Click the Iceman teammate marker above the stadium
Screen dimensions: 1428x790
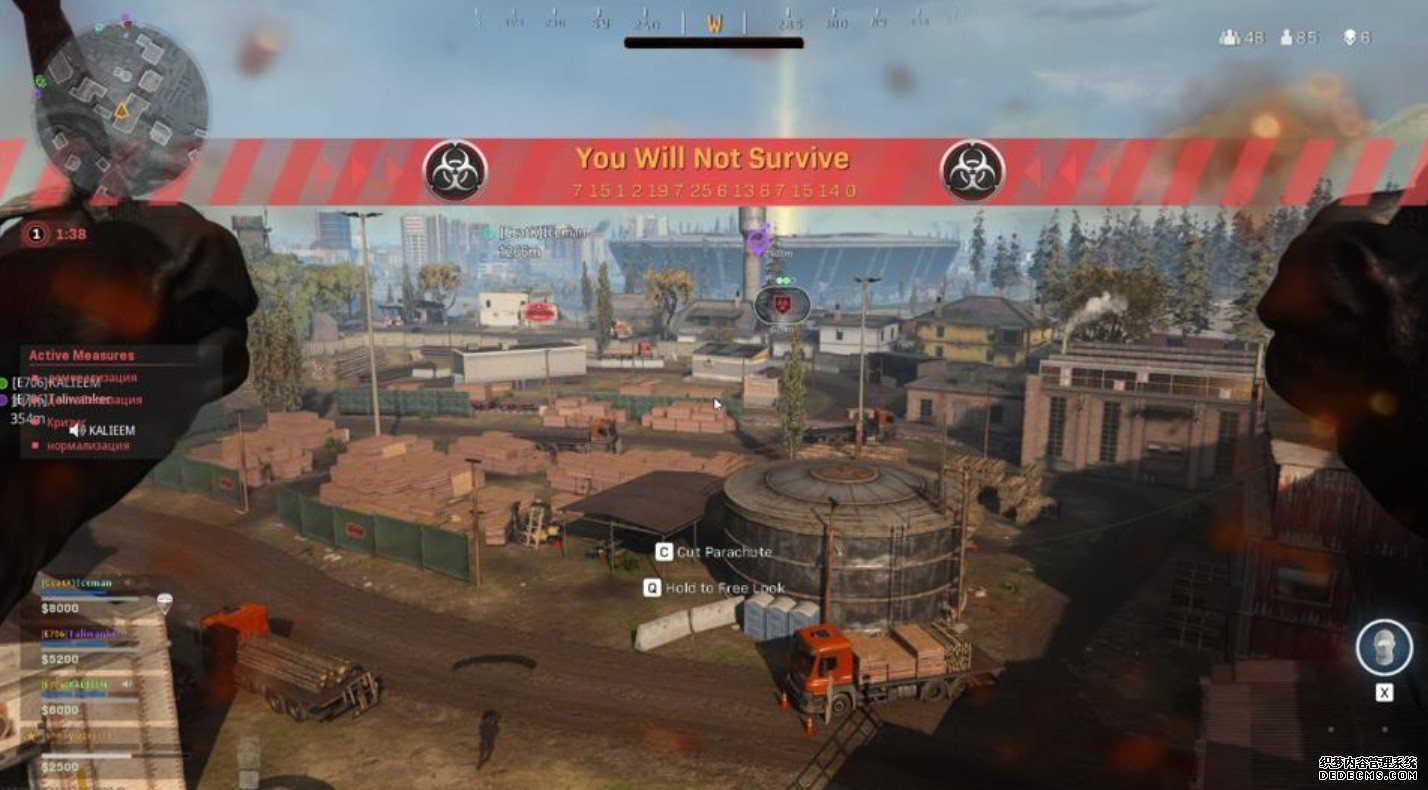click(x=487, y=233)
